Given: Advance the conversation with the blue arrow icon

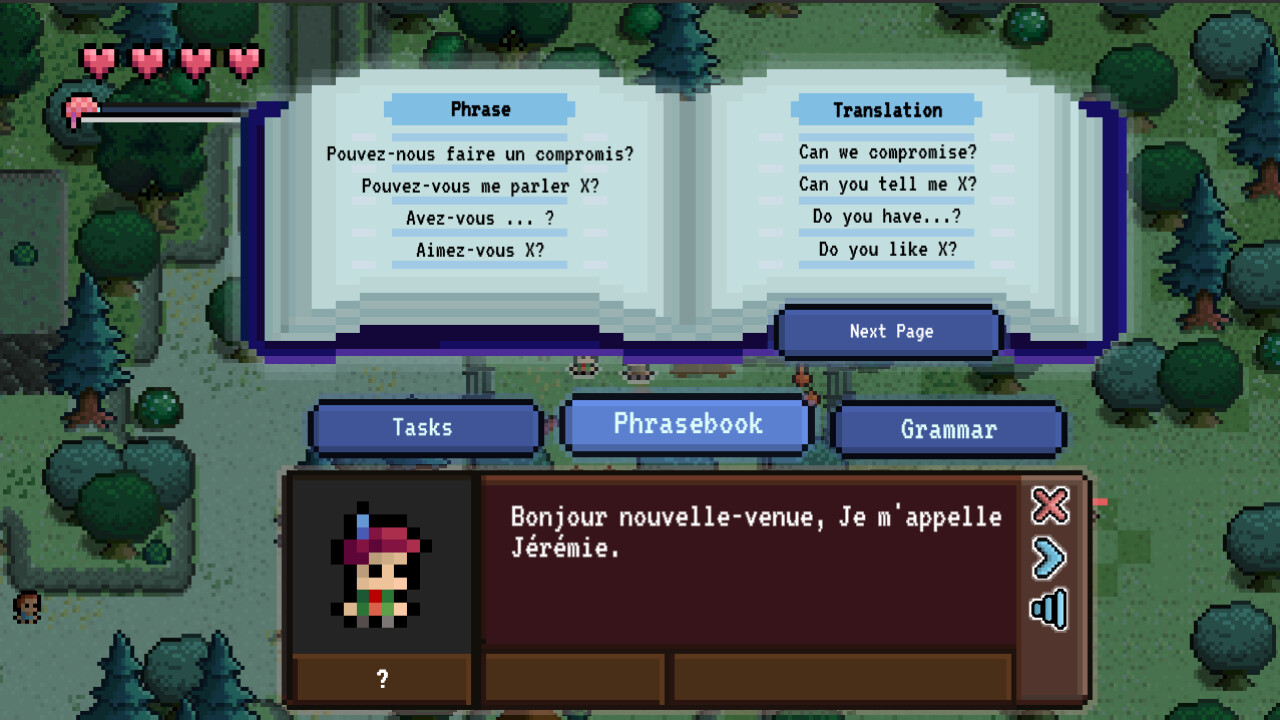Looking at the screenshot, I should tap(1049, 558).
